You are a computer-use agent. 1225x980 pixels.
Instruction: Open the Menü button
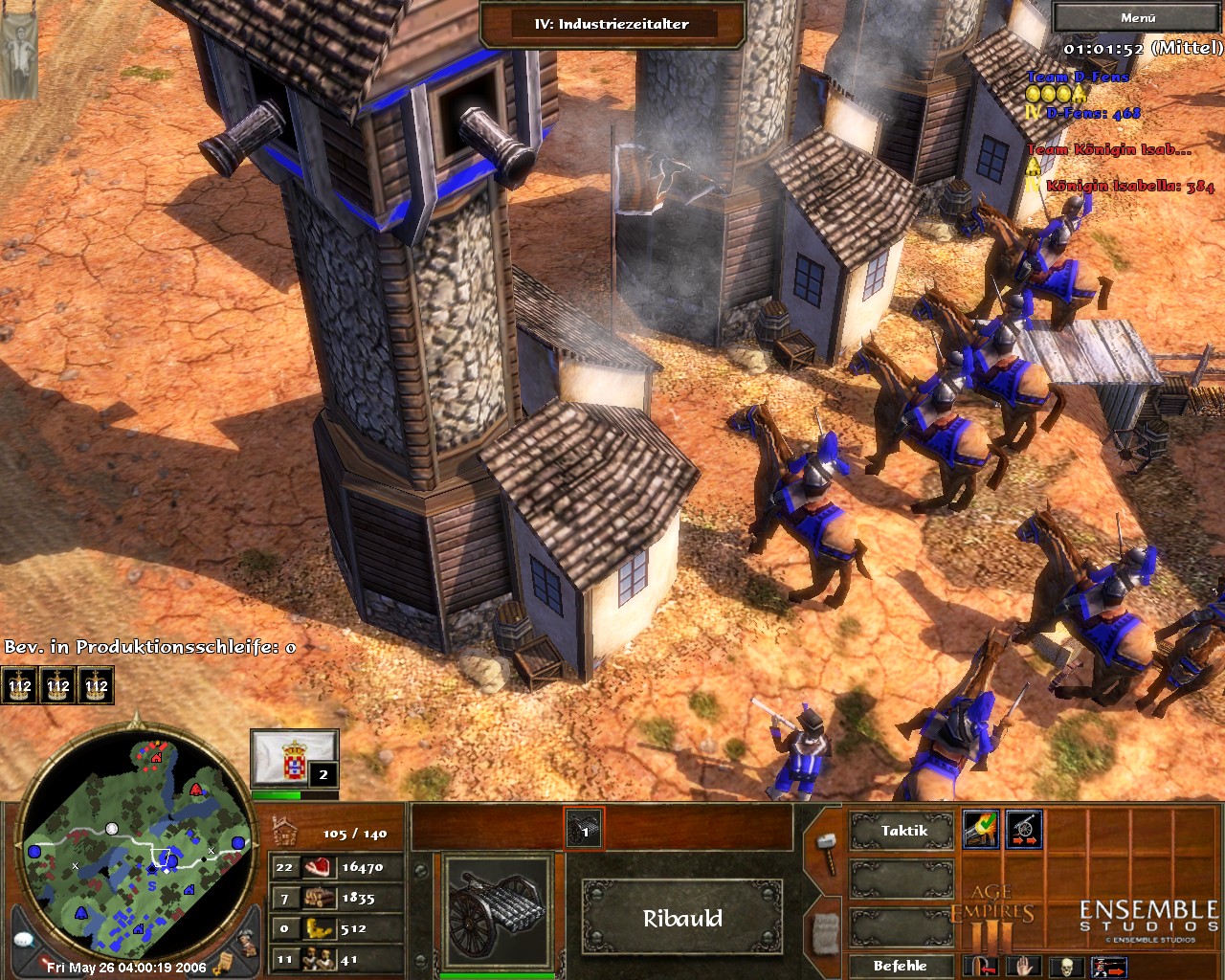1137,18
